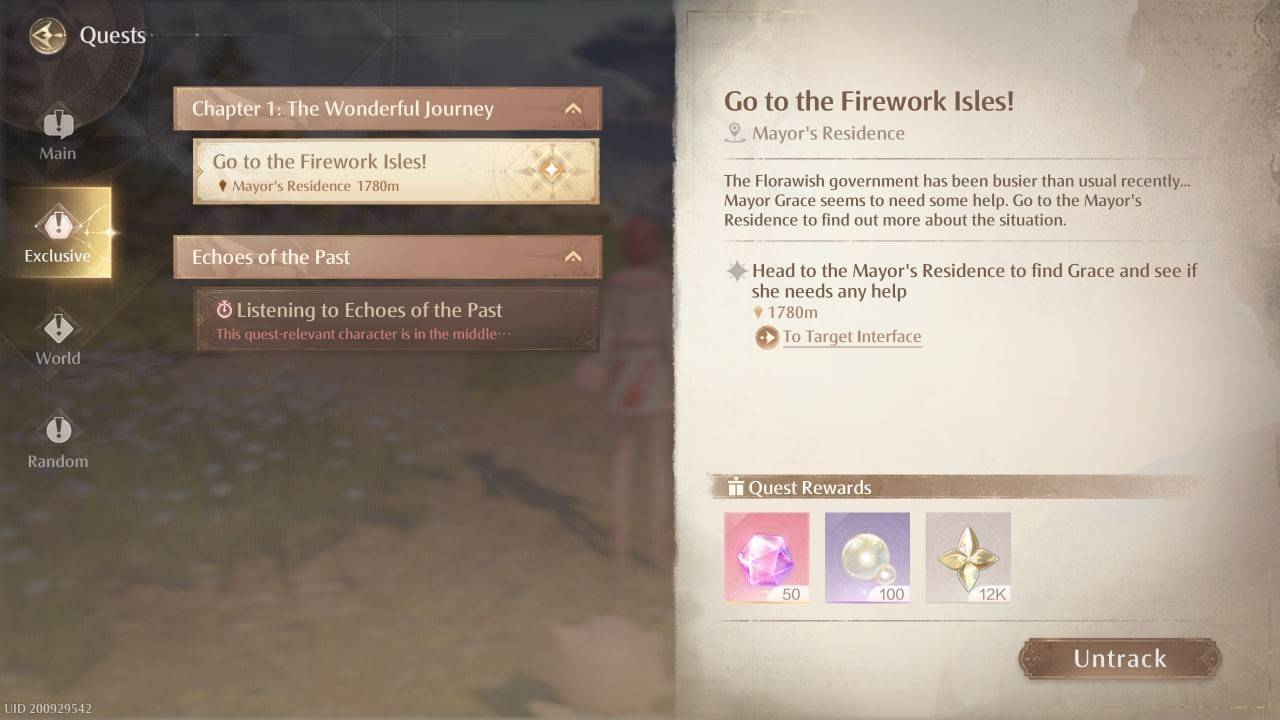Image resolution: width=1280 pixels, height=720 pixels.
Task: Click the circled arrow beside To Target Interface
Action: [x=766, y=338]
